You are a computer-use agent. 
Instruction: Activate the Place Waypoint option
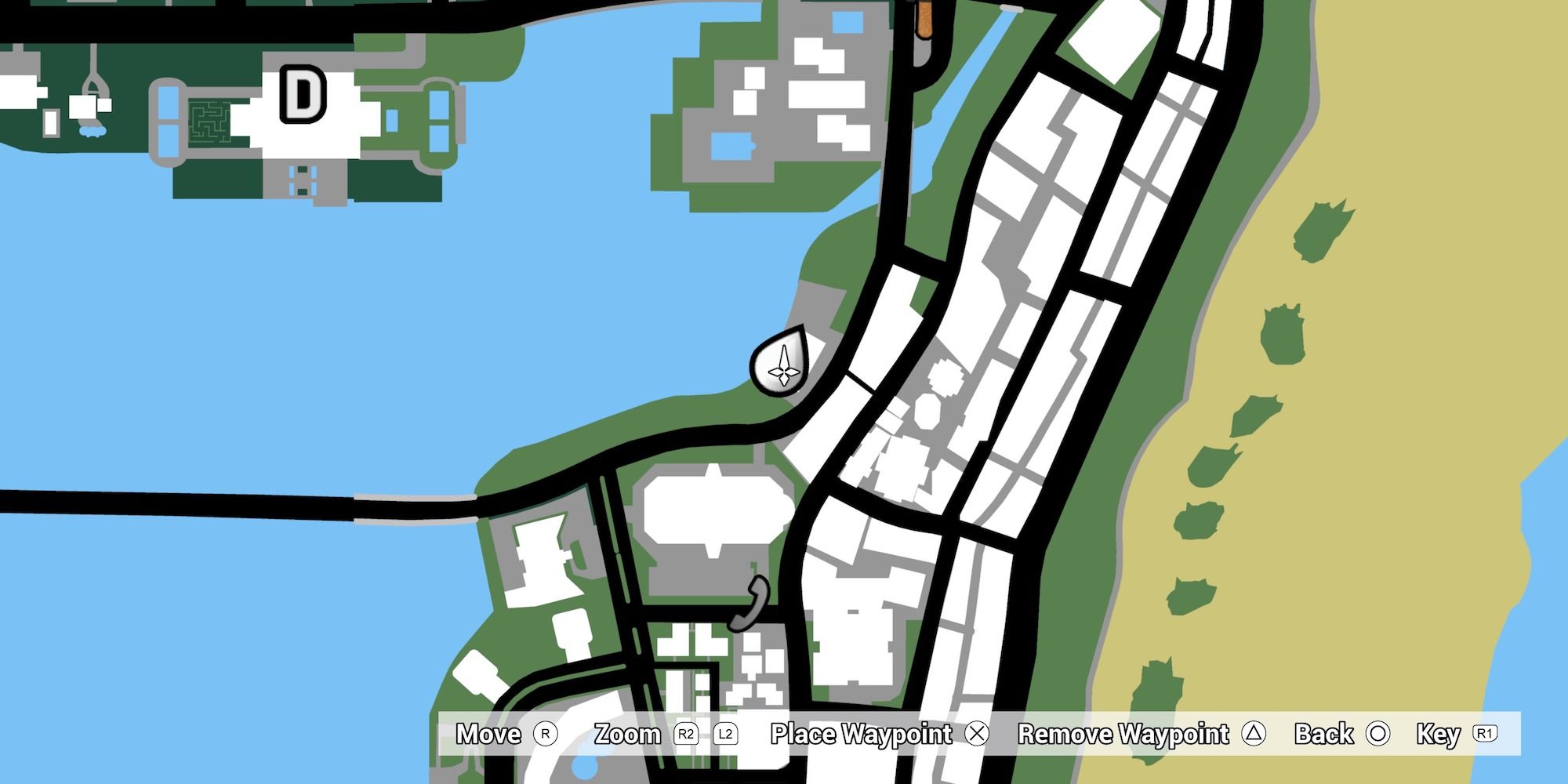(860, 732)
